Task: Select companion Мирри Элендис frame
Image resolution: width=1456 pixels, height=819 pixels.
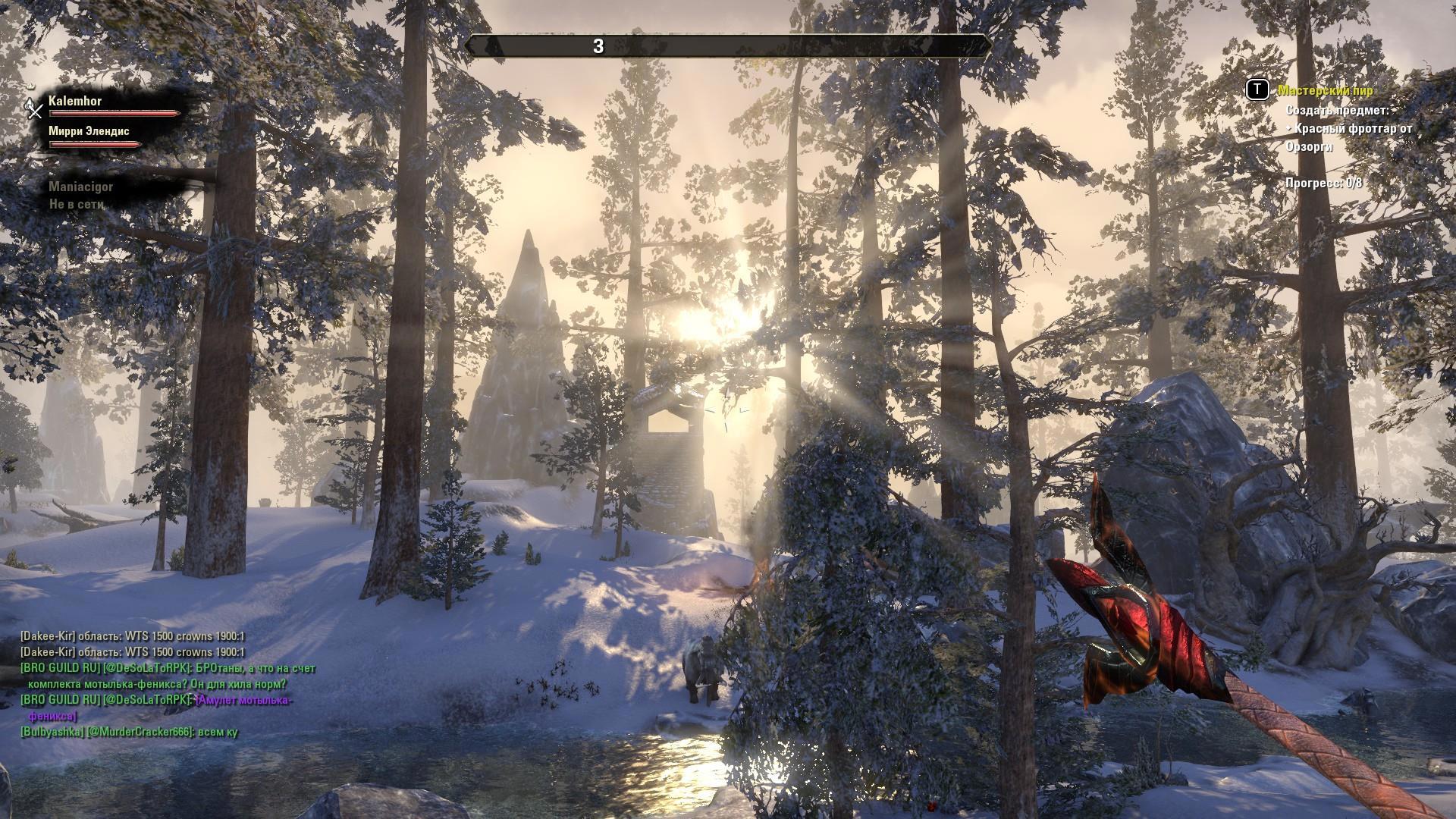Action: [89, 131]
